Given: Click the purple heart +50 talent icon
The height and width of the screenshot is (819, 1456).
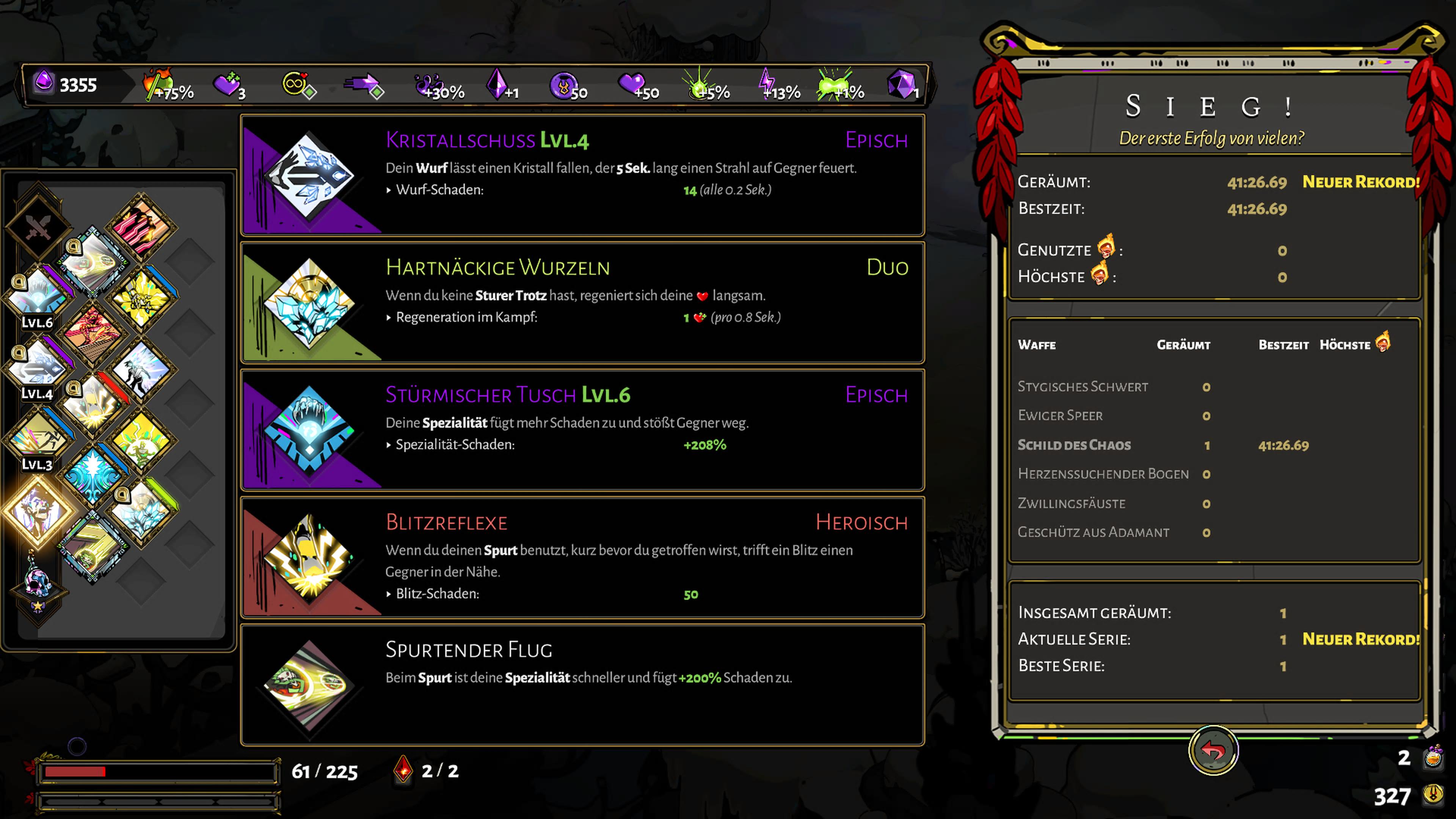Looking at the screenshot, I should pyautogui.click(x=637, y=86).
